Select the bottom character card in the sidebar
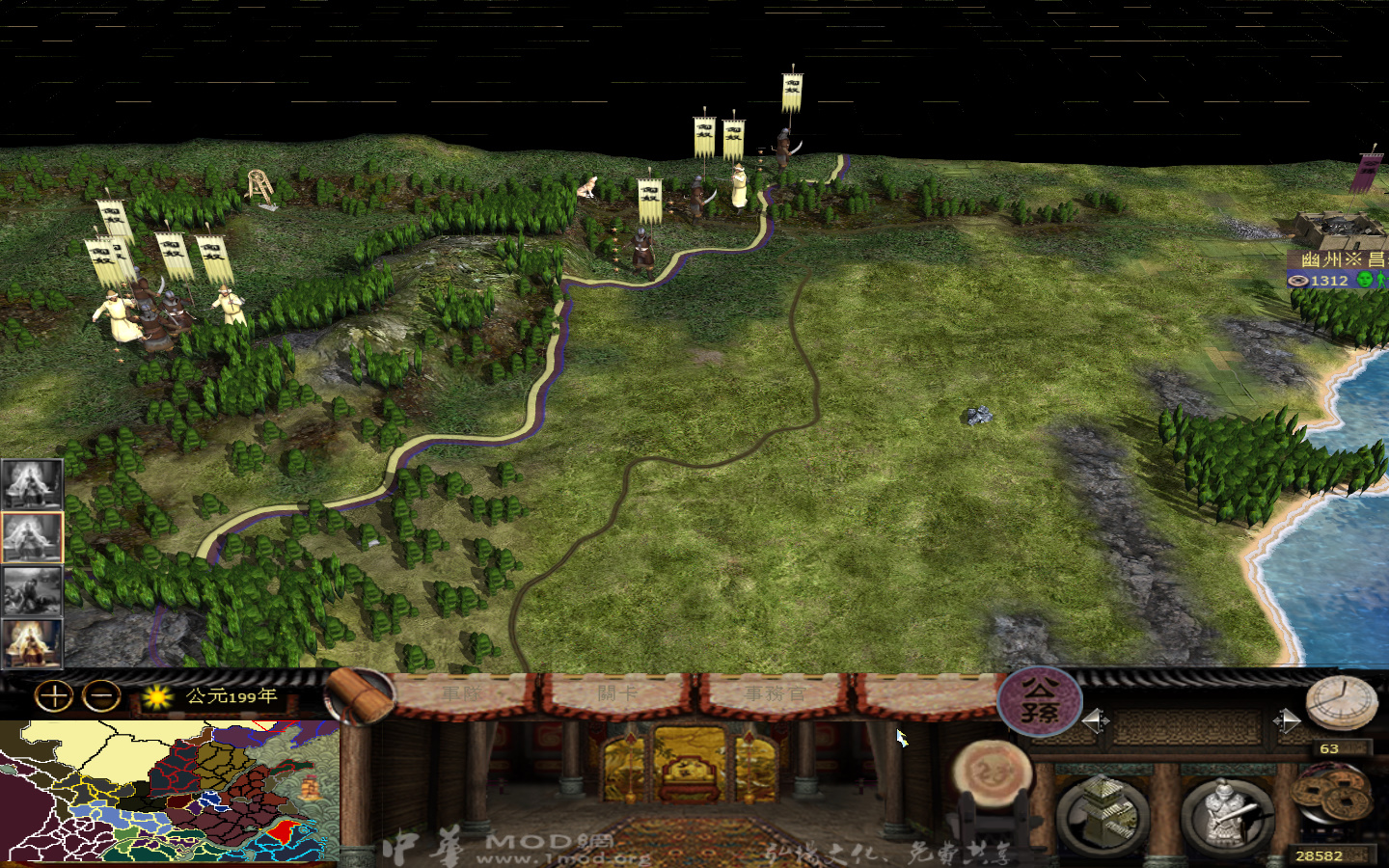 32,641
